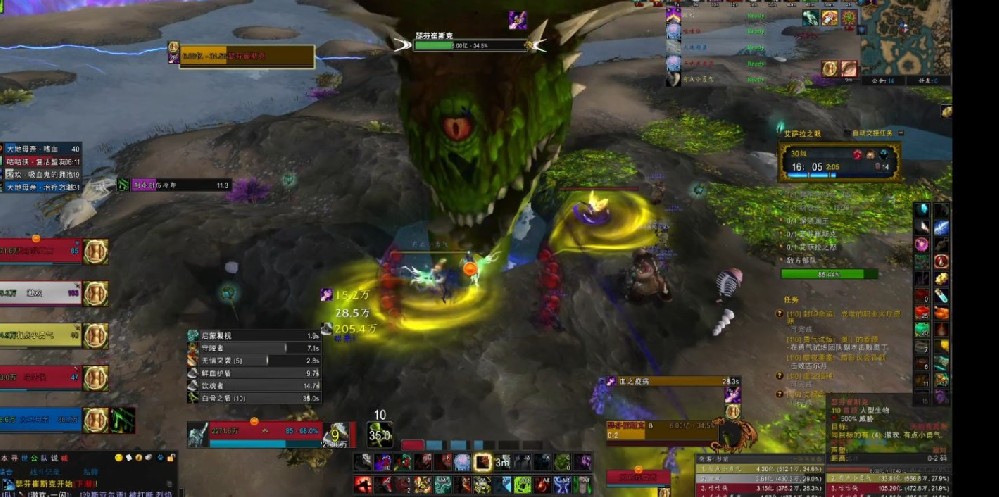Image resolution: width=999 pixels, height=497 pixels.
Task: Select the top row of cooldown tracker list
Action: [254, 336]
